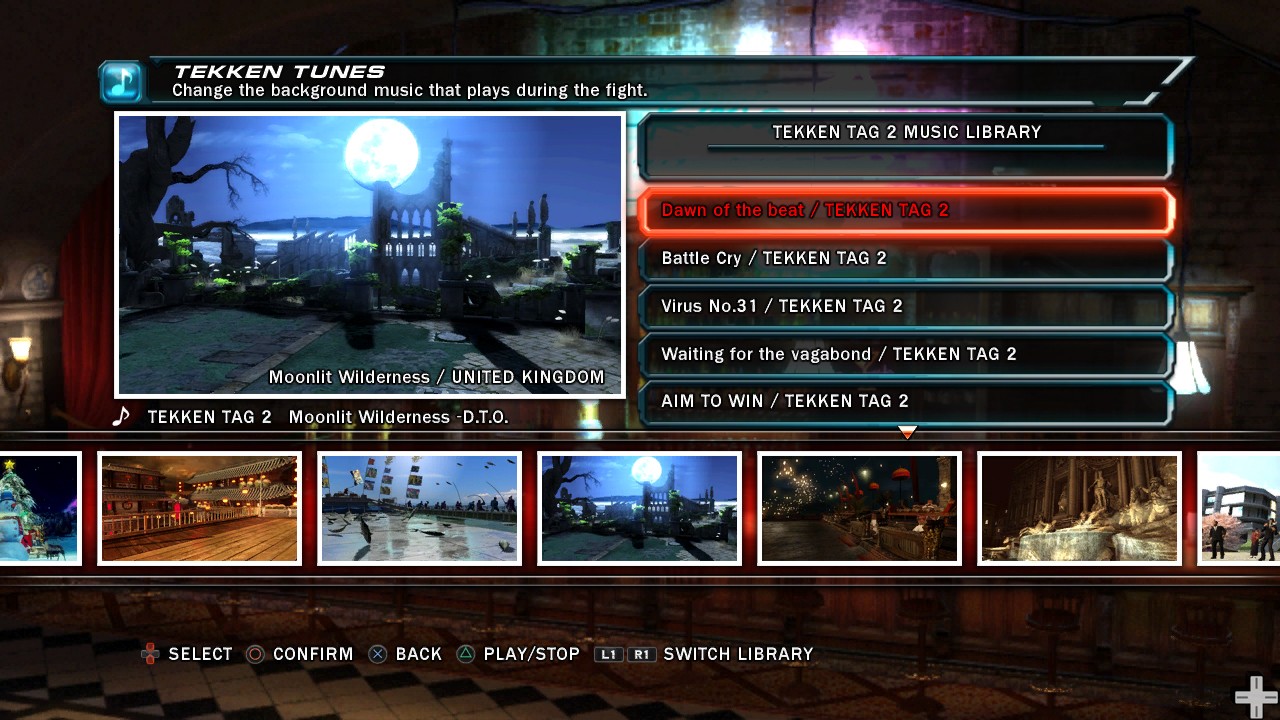Click the down arrow below the track list

pyautogui.click(x=907, y=432)
